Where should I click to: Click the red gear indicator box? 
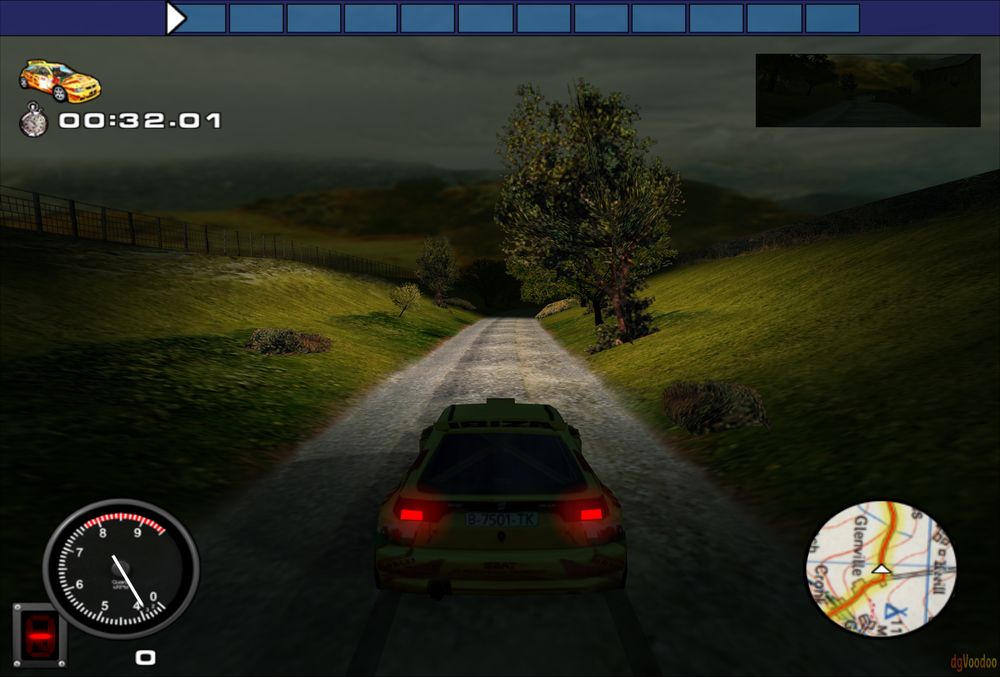tap(40, 634)
